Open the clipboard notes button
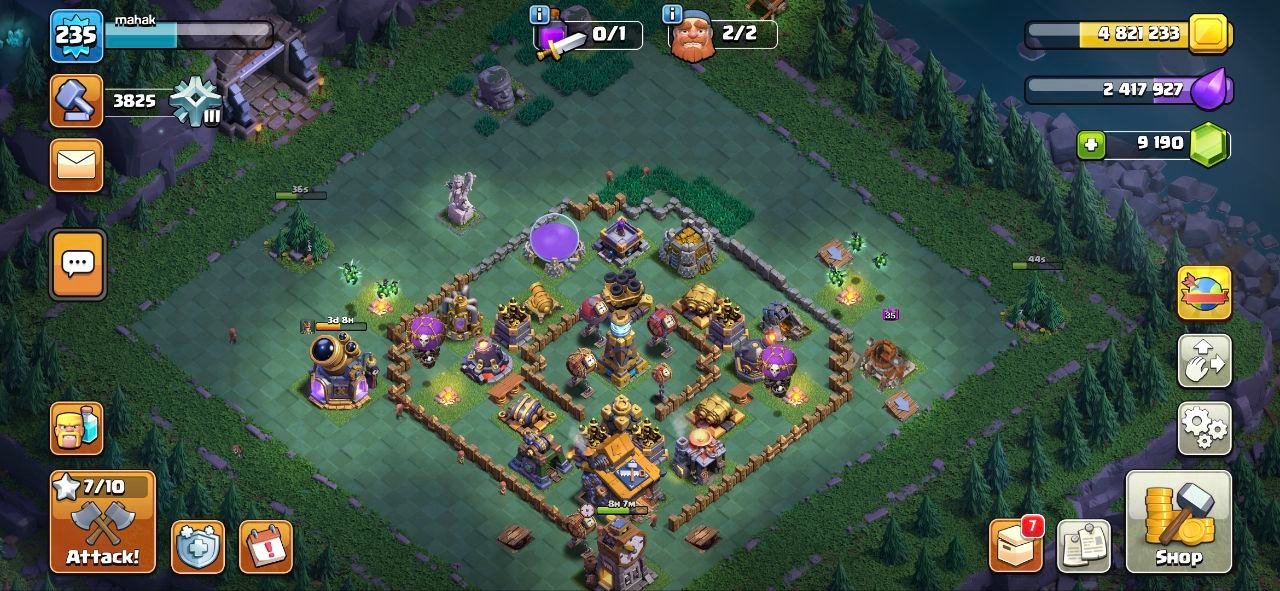The image size is (1280, 591). (1084, 546)
